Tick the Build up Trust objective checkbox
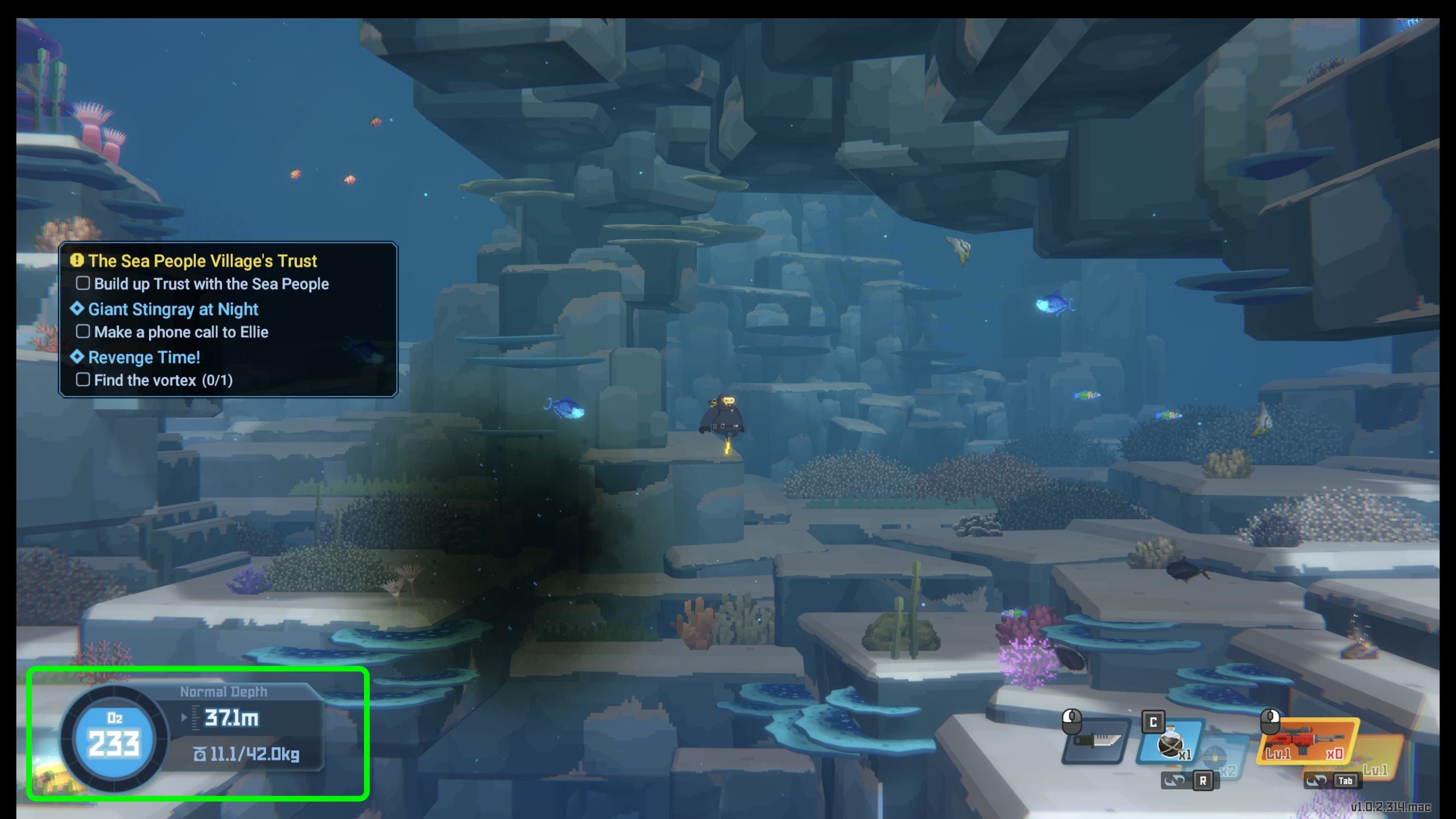The height and width of the screenshot is (819, 1456). click(83, 283)
